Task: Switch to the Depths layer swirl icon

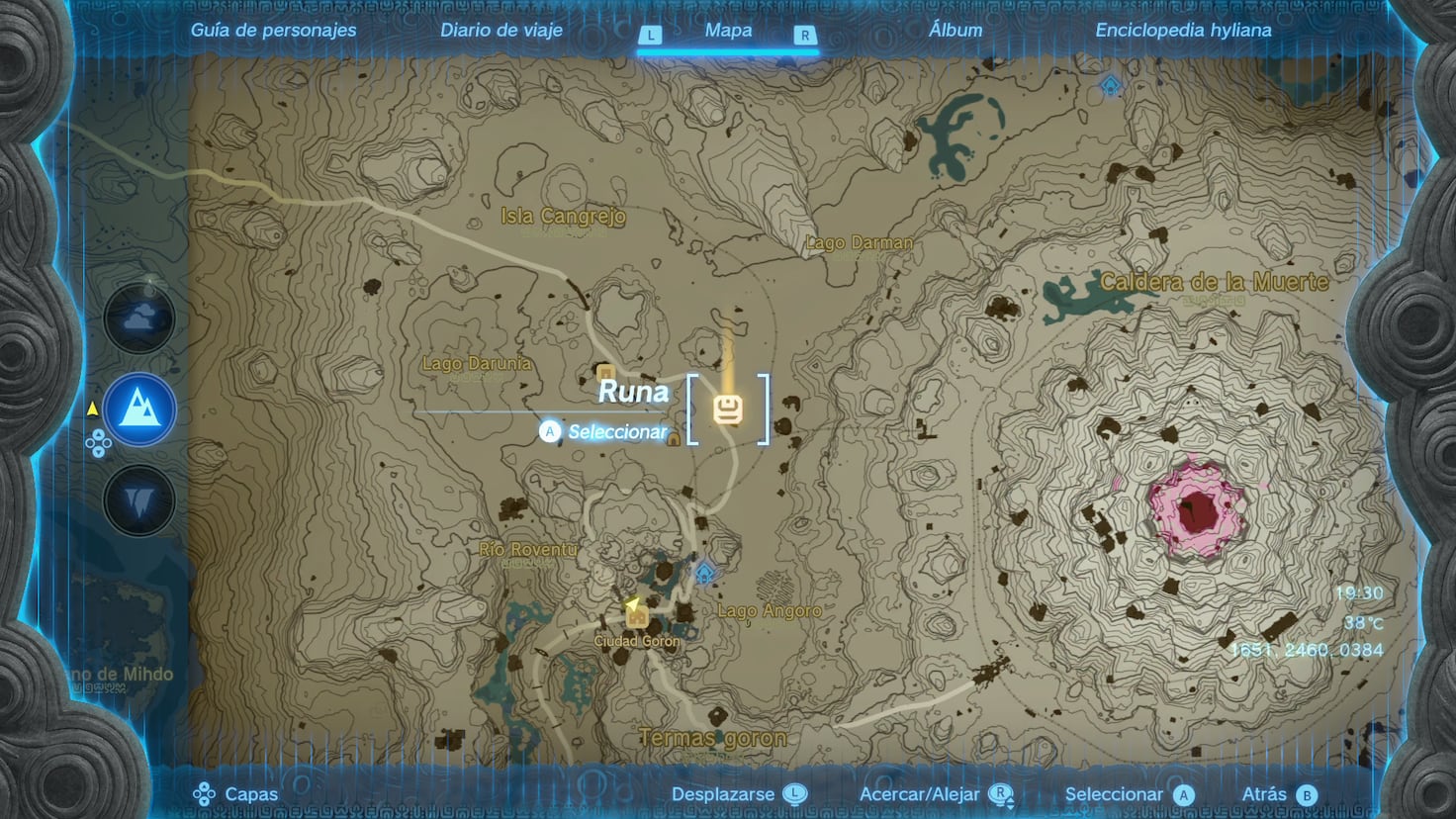Action: (x=139, y=500)
